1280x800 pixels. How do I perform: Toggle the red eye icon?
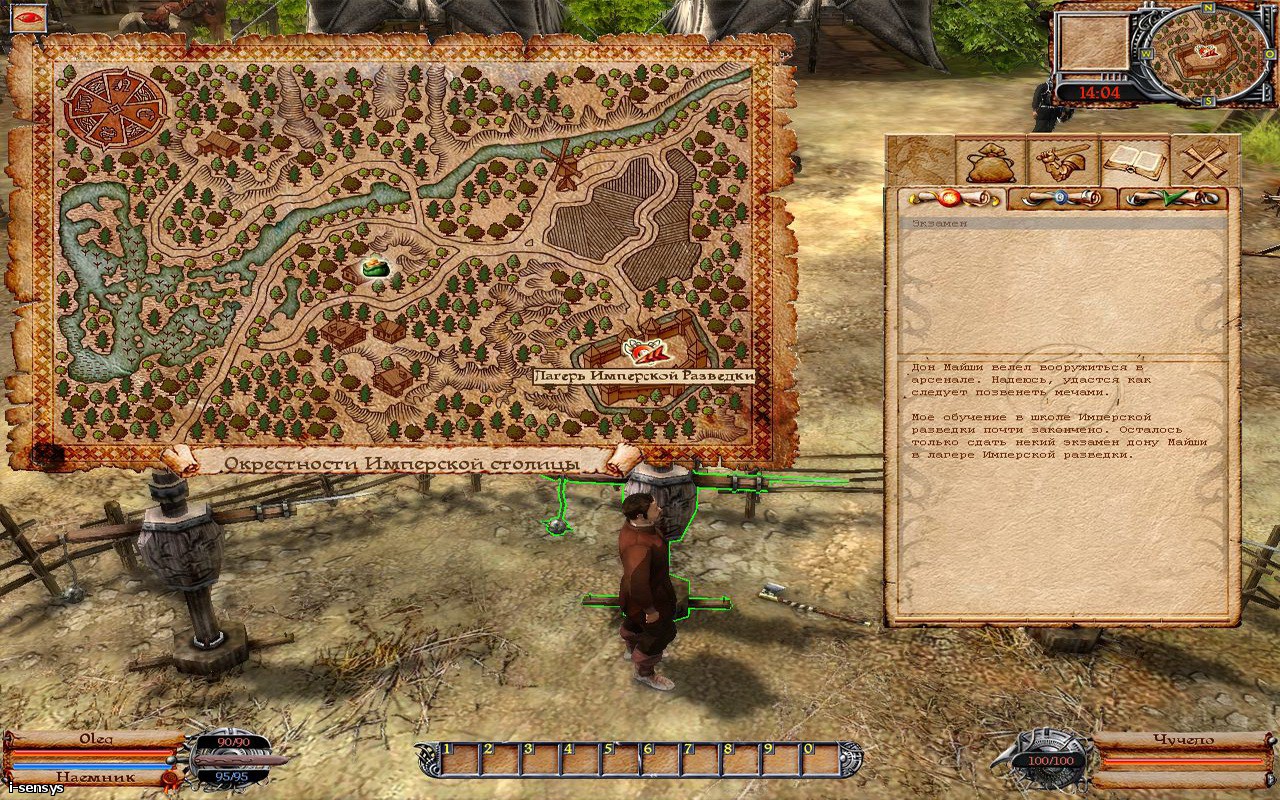23,16
